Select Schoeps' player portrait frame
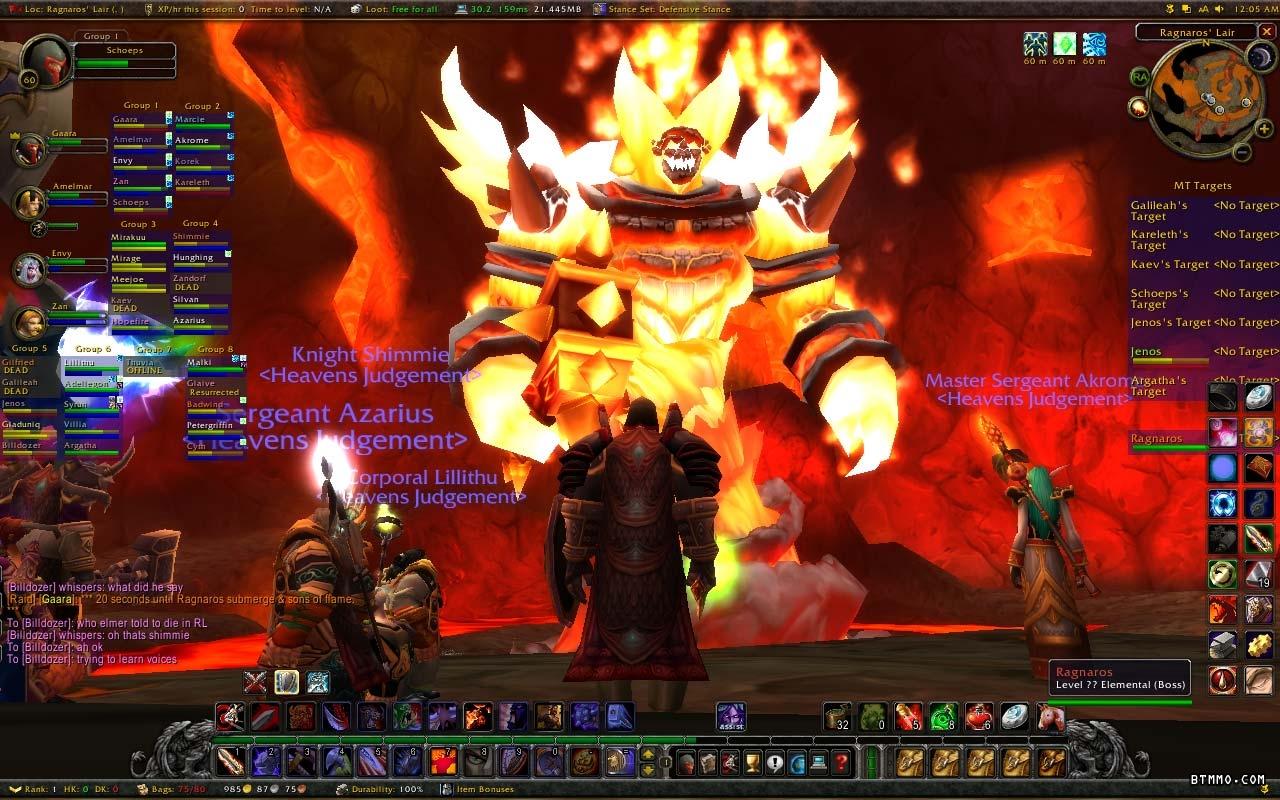Screen dimensions: 1280x800 [x=46, y=63]
